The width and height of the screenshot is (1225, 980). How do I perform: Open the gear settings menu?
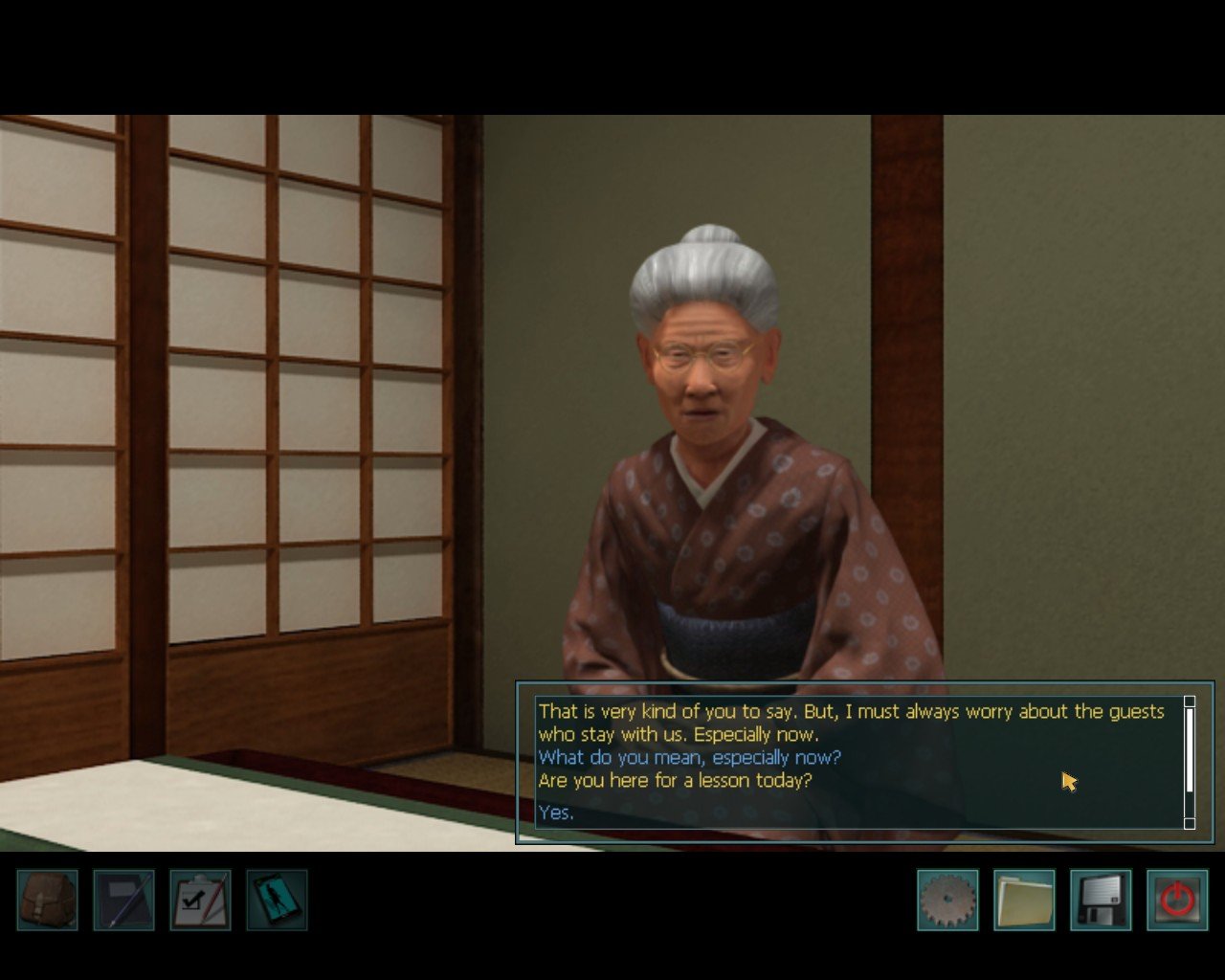coord(947,900)
